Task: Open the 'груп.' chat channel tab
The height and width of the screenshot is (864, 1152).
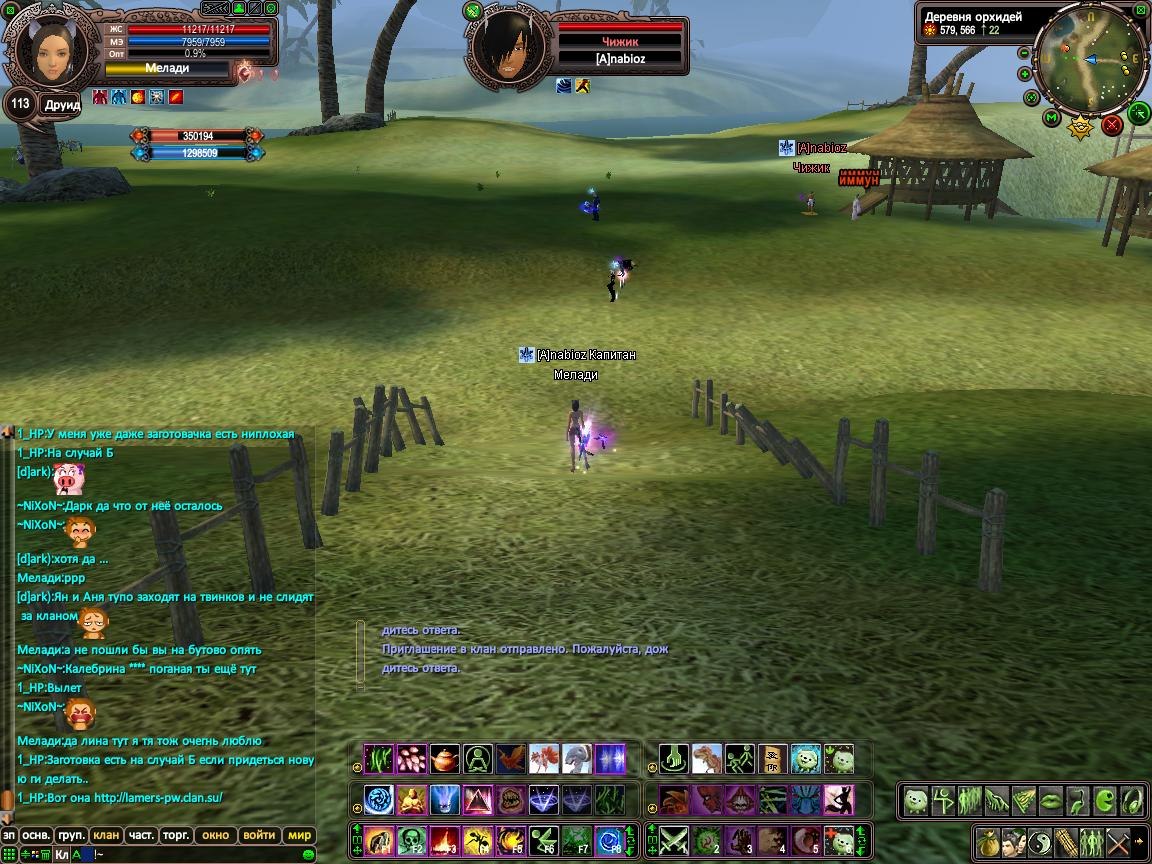Action: coord(71,835)
